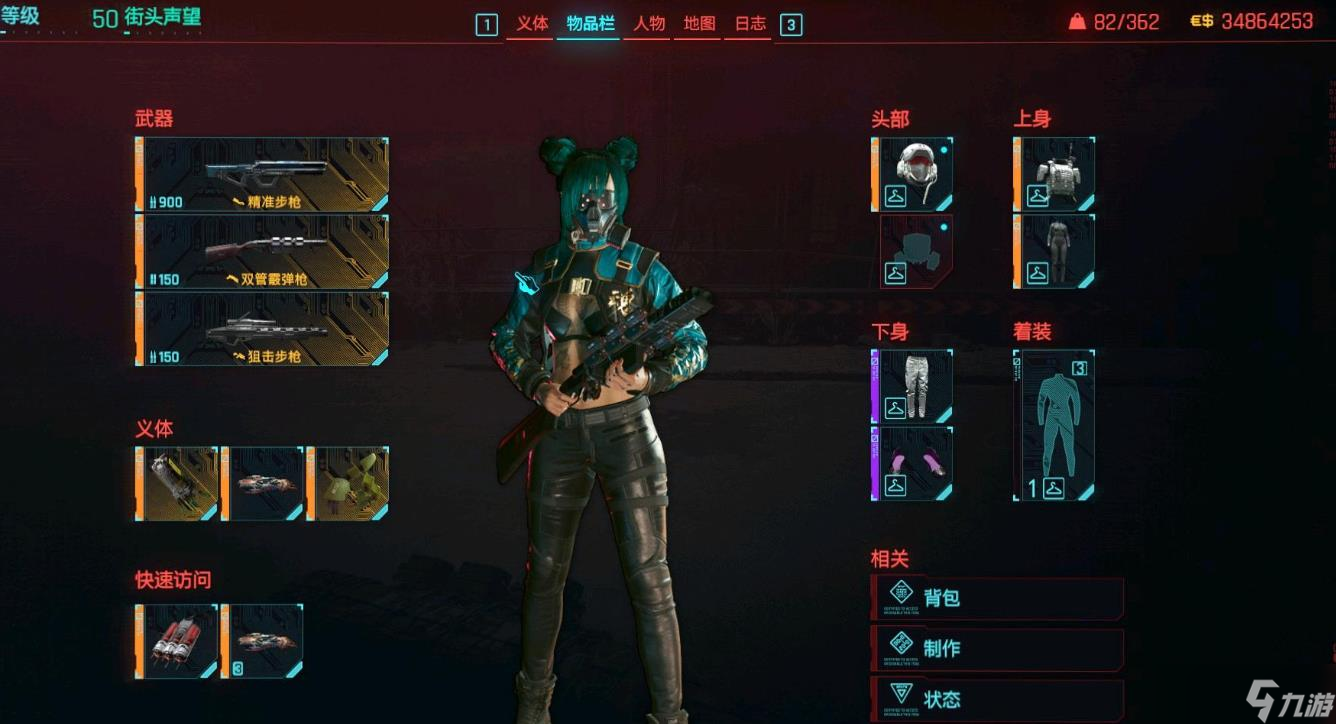Open the 状态 stats menu
Image resolution: width=1336 pixels, height=724 pixels.
click(998, 699)
